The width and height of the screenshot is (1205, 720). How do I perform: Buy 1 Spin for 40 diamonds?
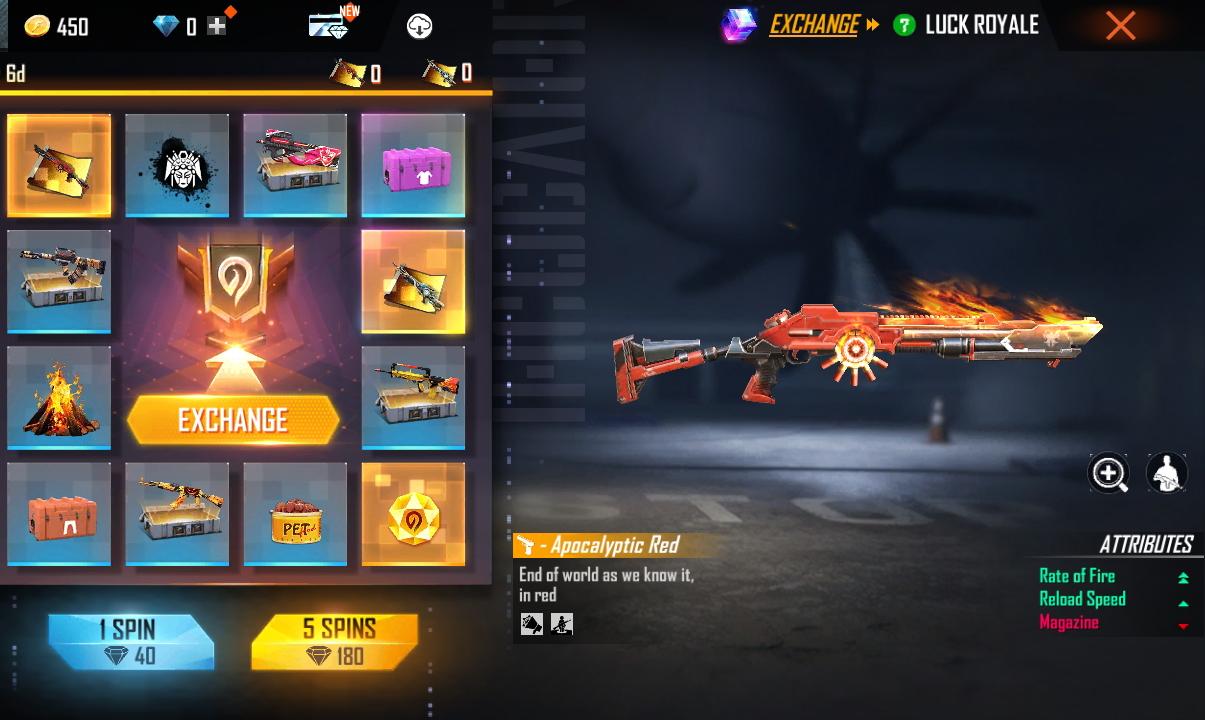131,641
